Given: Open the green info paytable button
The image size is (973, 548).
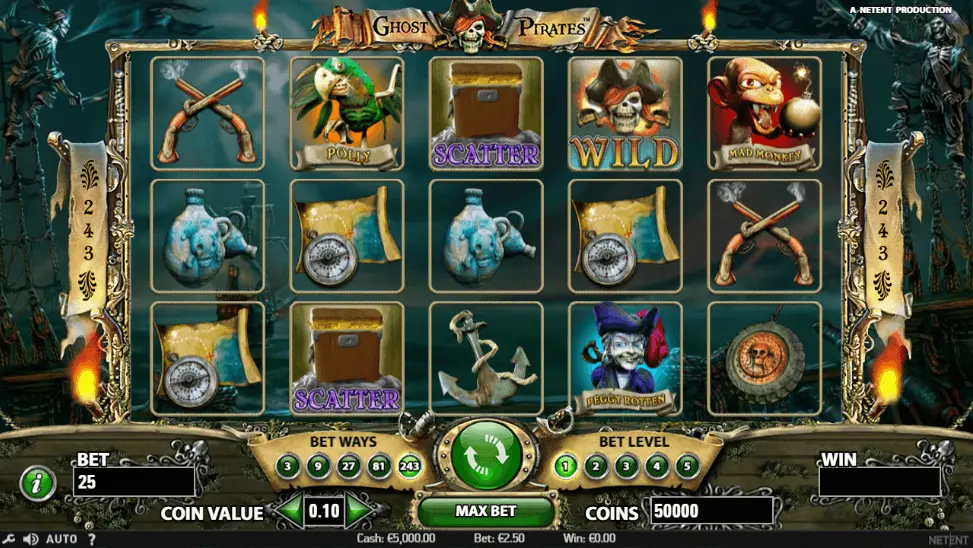Looking at the screenshot, I should [x=37, y=484].
